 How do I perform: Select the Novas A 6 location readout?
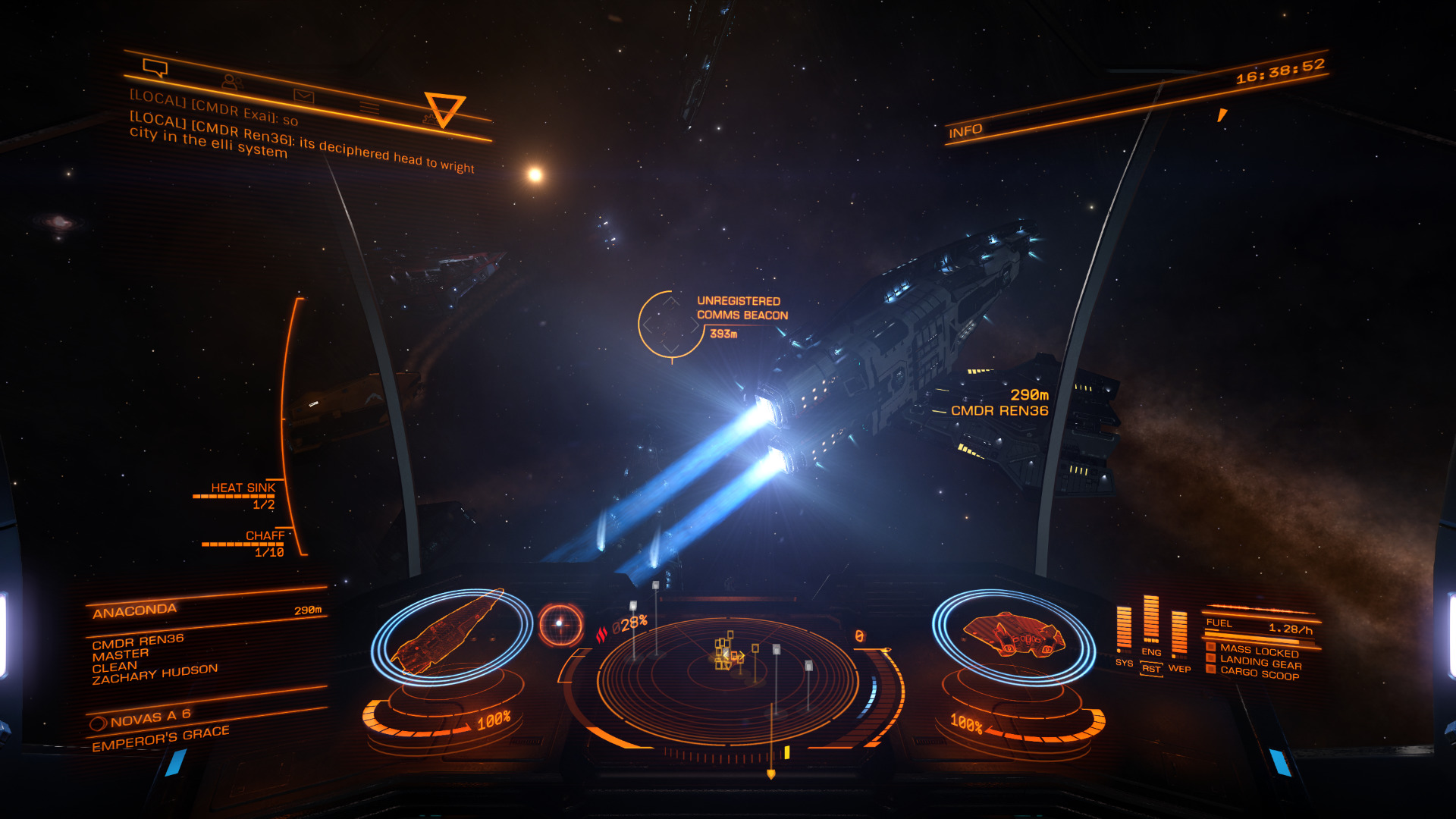click(x=150, y=717)
